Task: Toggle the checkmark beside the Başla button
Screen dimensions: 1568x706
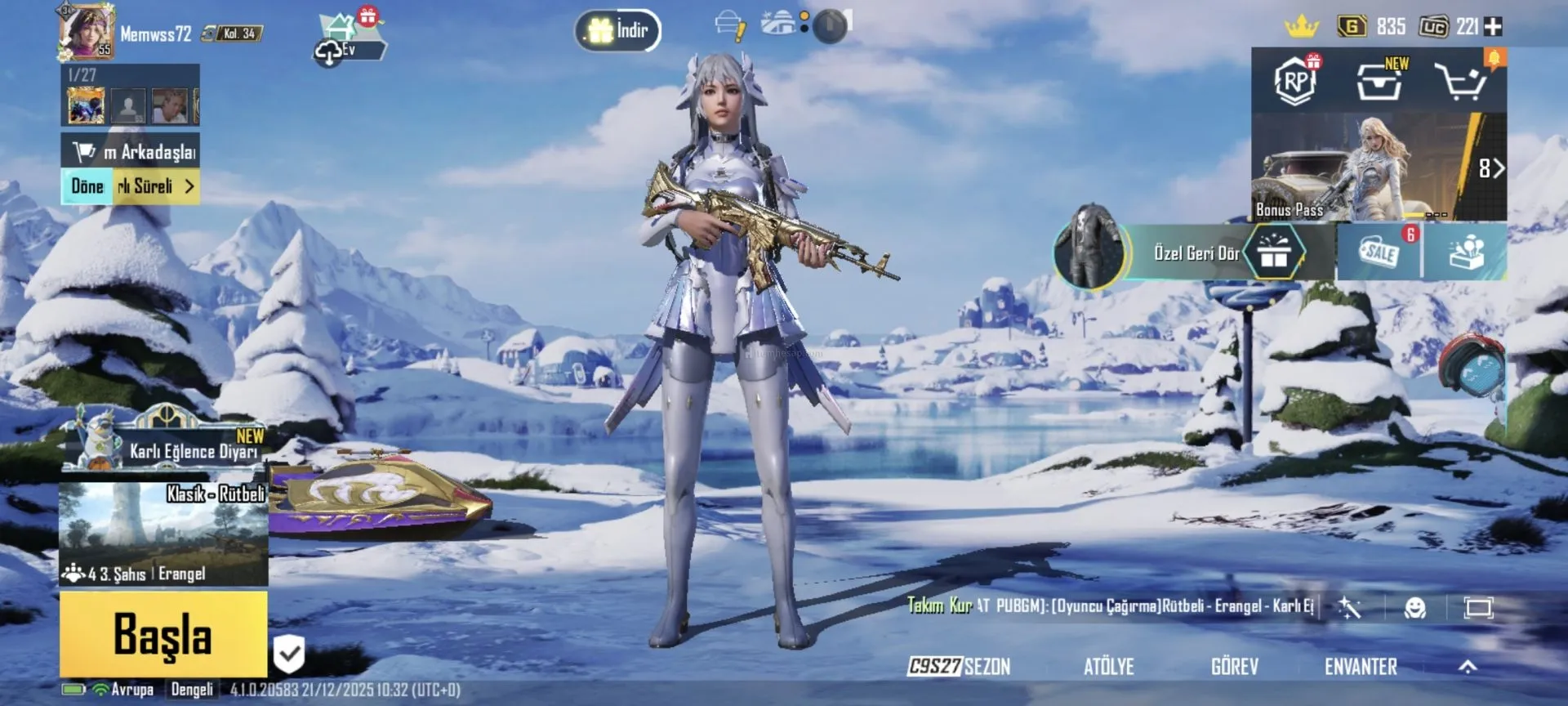Action: tap(288, 654)
